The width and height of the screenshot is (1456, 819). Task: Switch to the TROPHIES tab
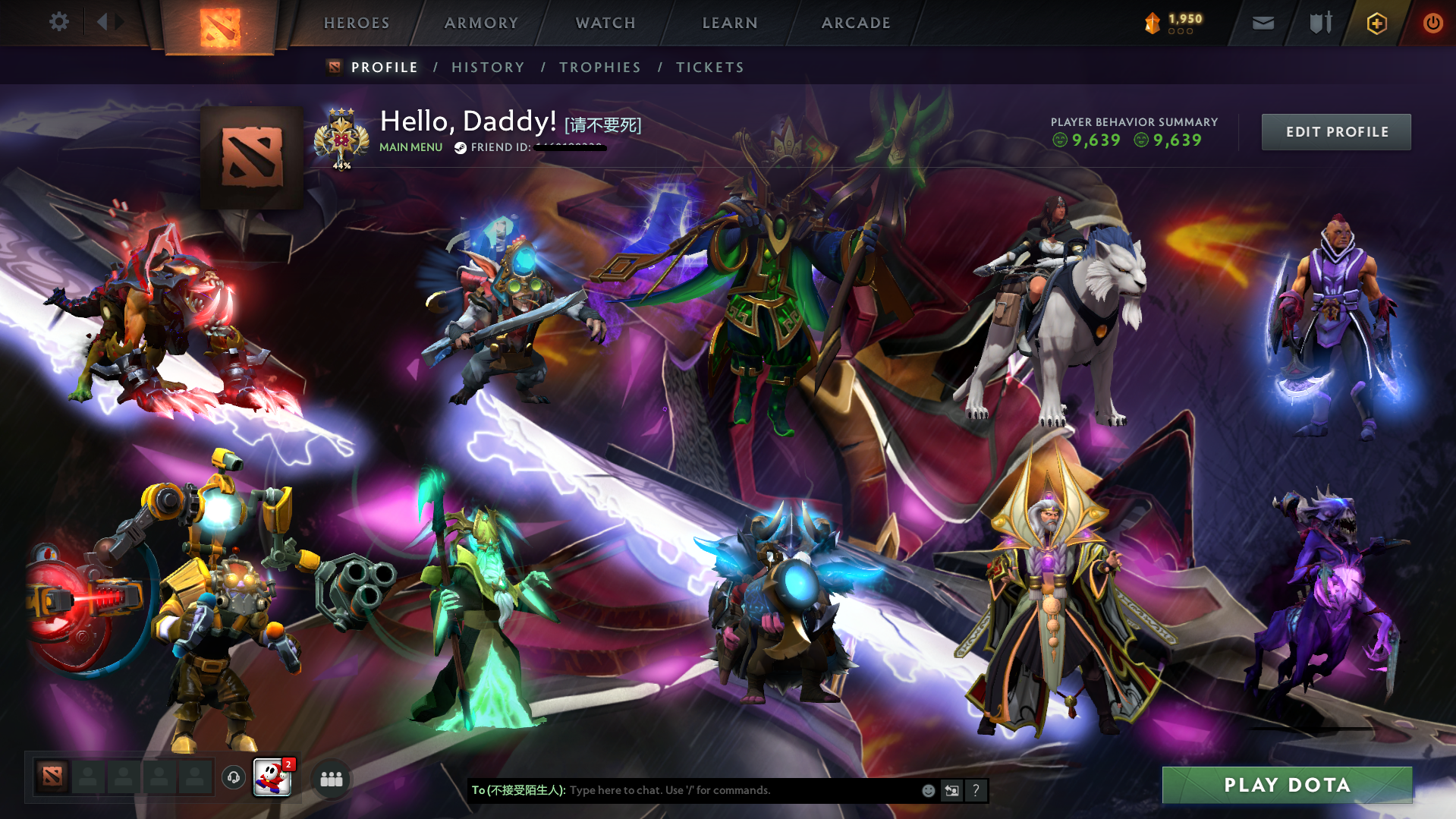coord(599,67)
